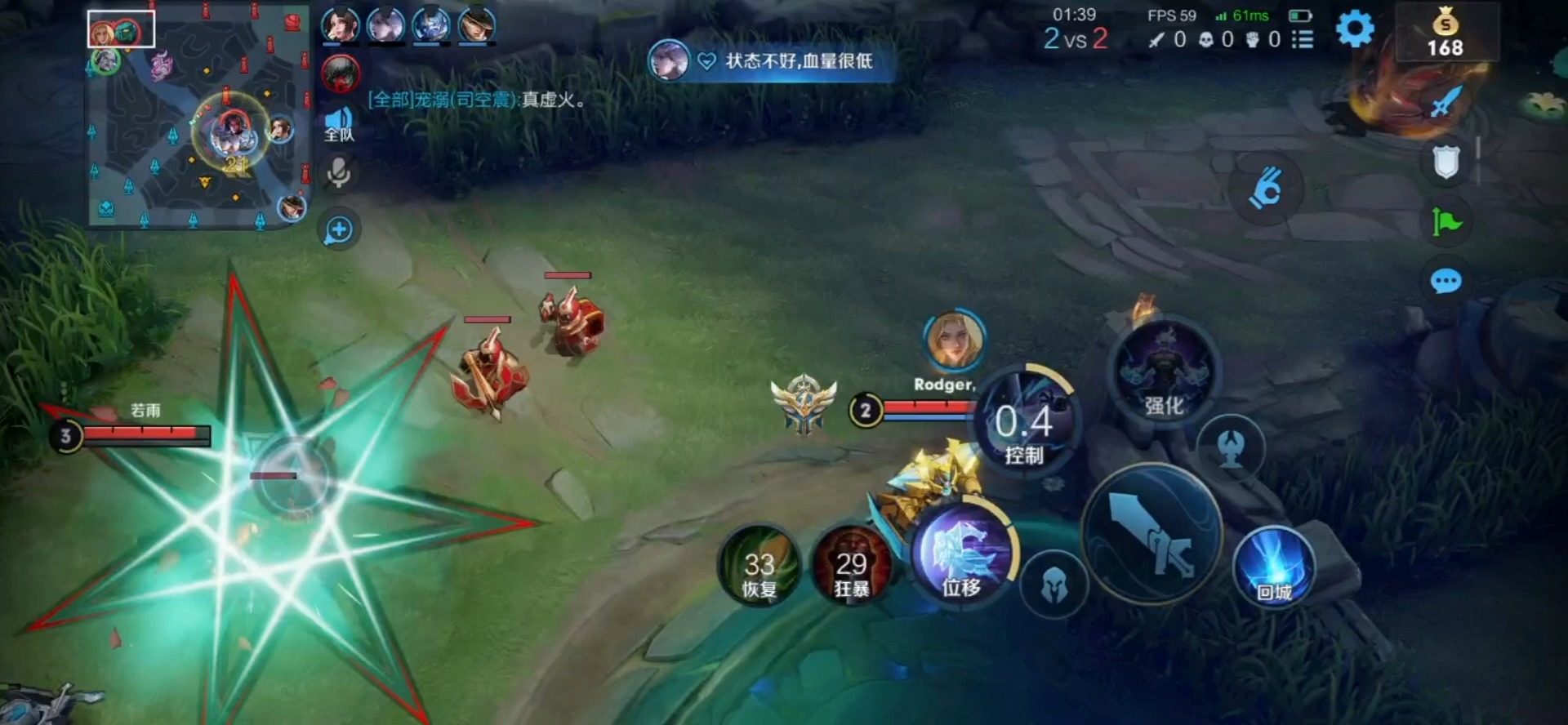The width and height of the screenshot is (1568, 725).
Task: Toggle the microphone button
Action: tap(339, 174)
